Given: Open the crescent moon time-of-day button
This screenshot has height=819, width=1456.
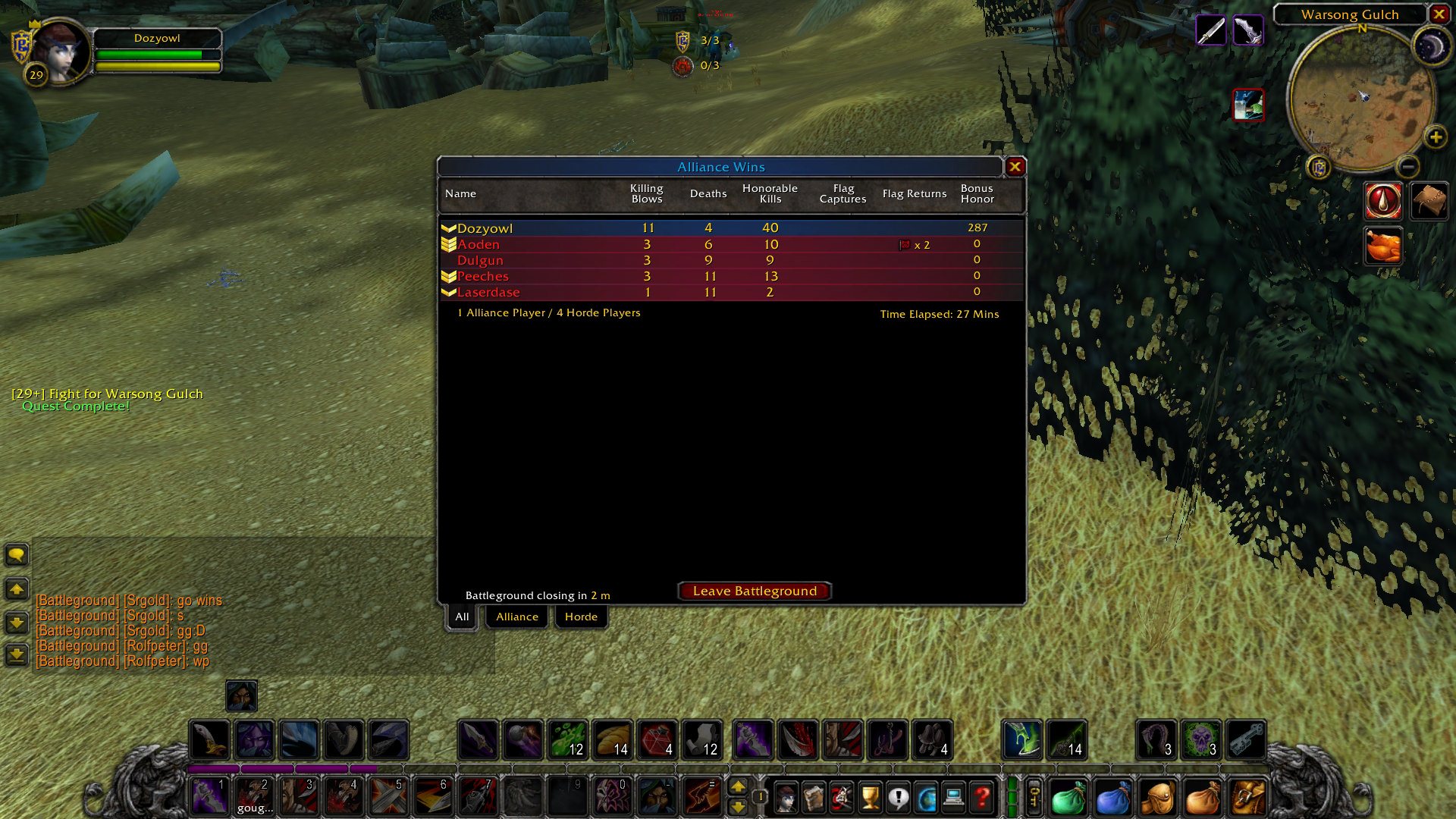Looking at the screenshot, I should point(1431,49).
